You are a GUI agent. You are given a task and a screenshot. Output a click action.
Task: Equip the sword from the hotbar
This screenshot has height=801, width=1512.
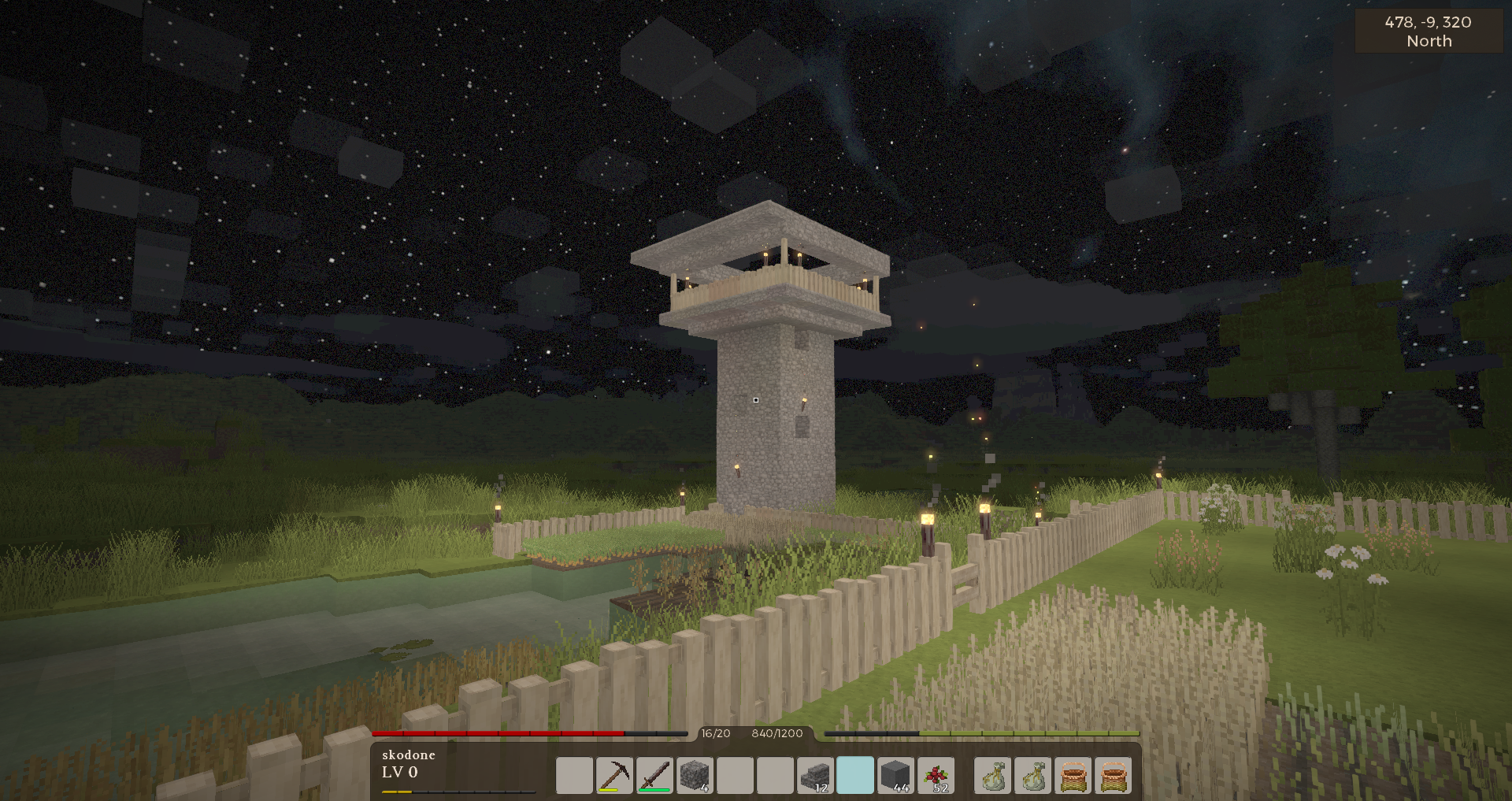654,775
